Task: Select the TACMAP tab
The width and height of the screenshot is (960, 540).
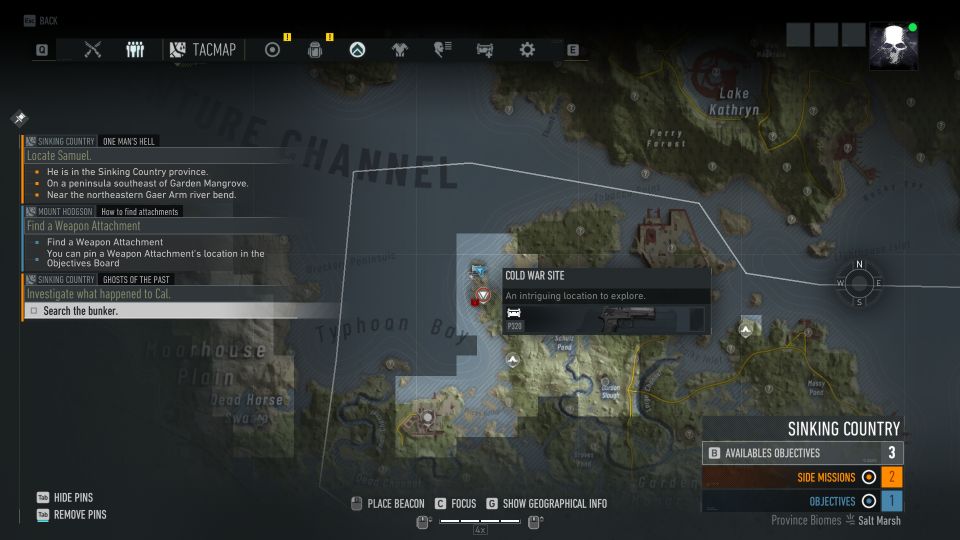Action: coord(203,50)
